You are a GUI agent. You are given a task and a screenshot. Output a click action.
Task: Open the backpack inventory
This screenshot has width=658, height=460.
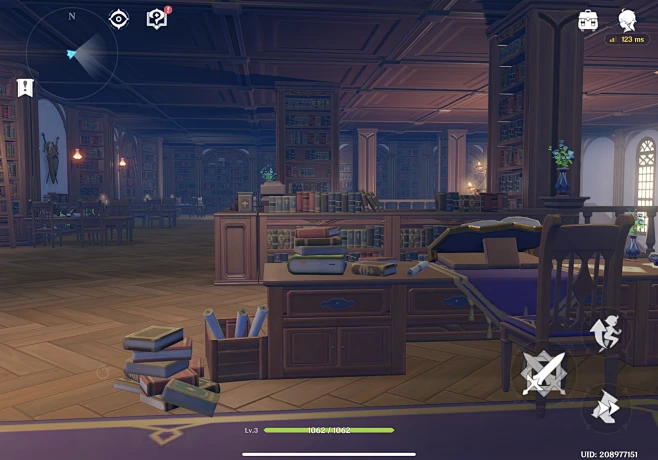[588, 20]
